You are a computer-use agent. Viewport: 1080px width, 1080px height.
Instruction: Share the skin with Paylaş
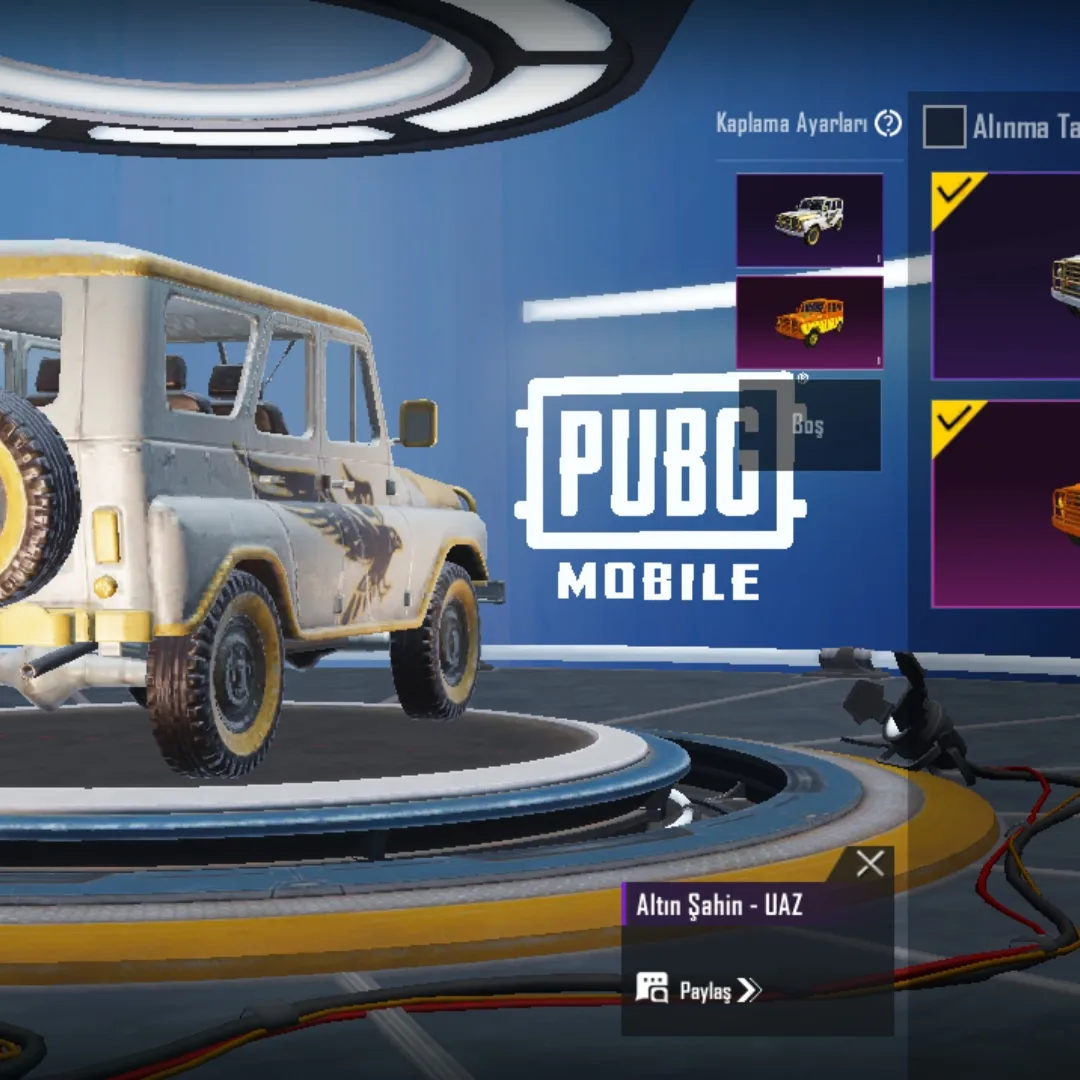tap(700, 990)
